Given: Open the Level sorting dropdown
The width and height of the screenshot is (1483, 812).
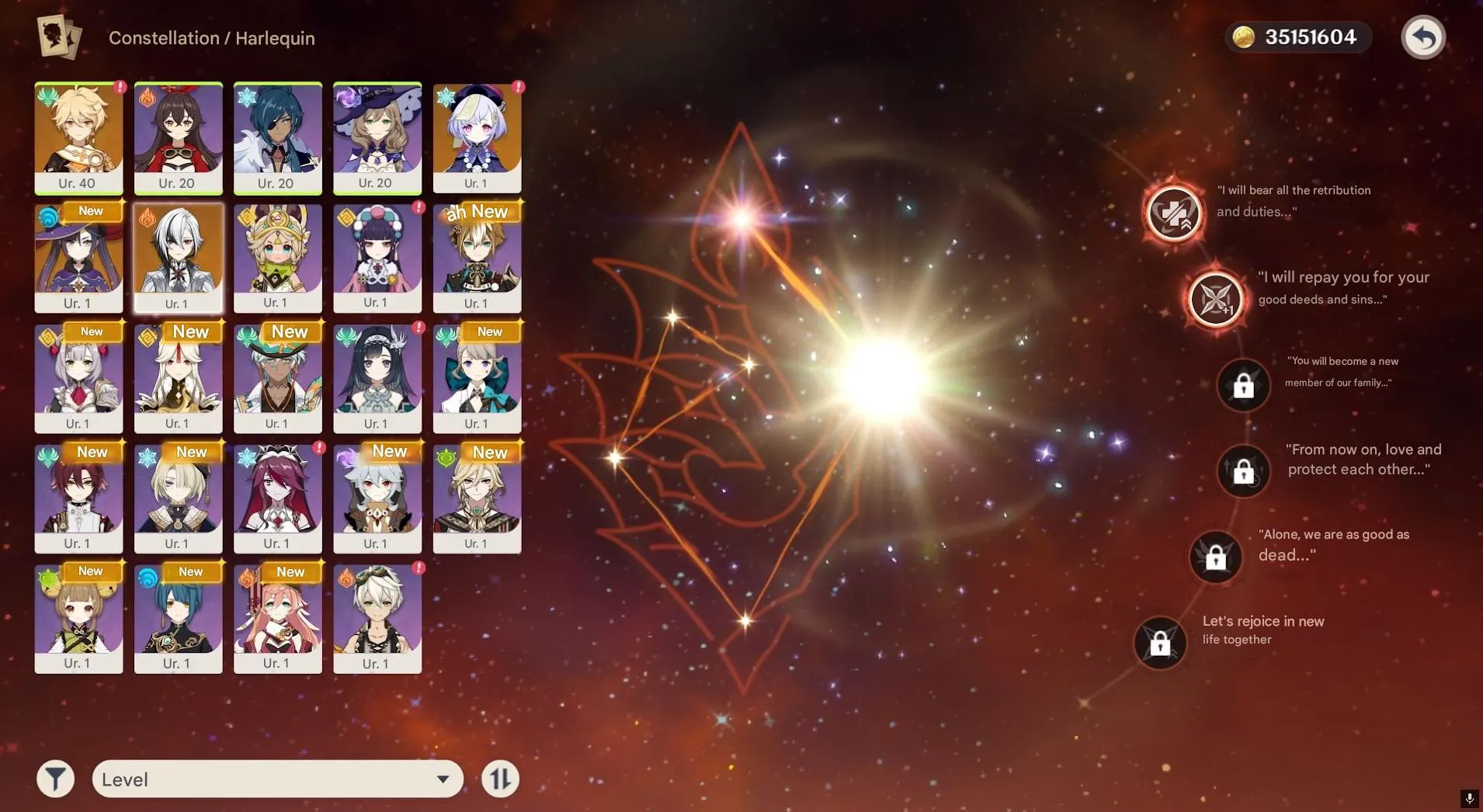Looking at the screenshot, I should (x=276, y=778).
